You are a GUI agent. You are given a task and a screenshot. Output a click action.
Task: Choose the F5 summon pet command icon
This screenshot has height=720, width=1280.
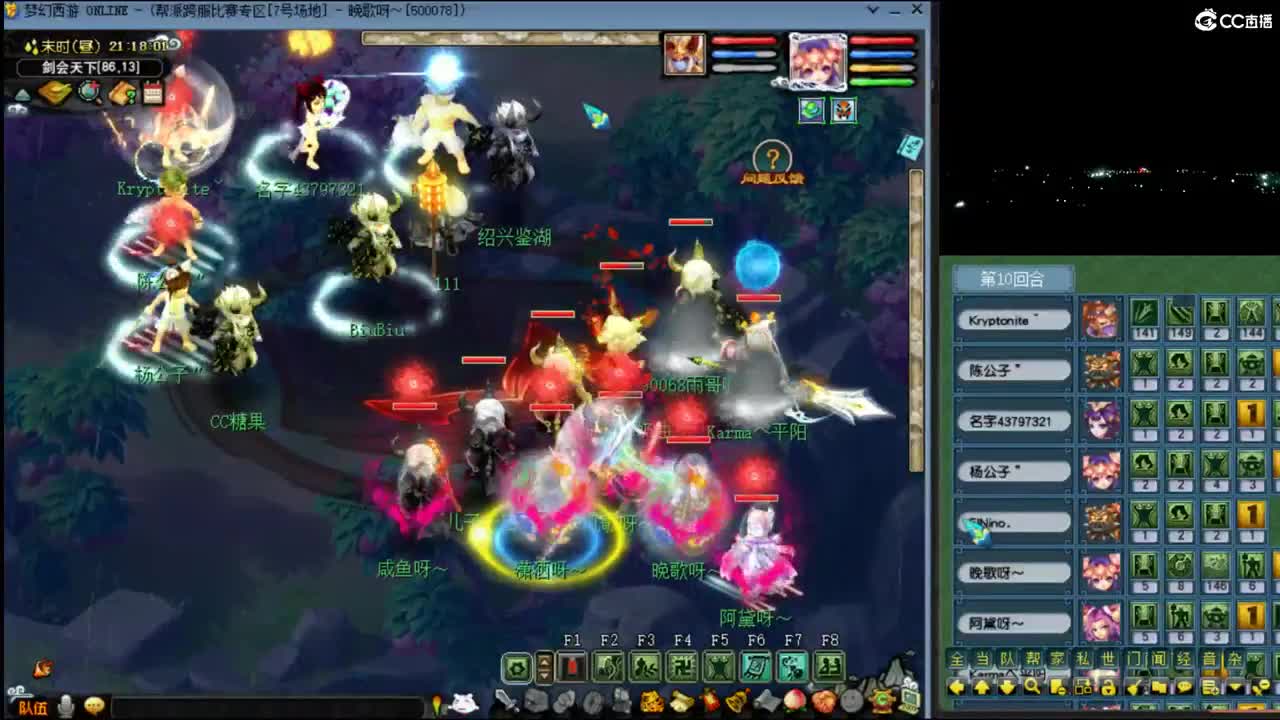(719, 665)
